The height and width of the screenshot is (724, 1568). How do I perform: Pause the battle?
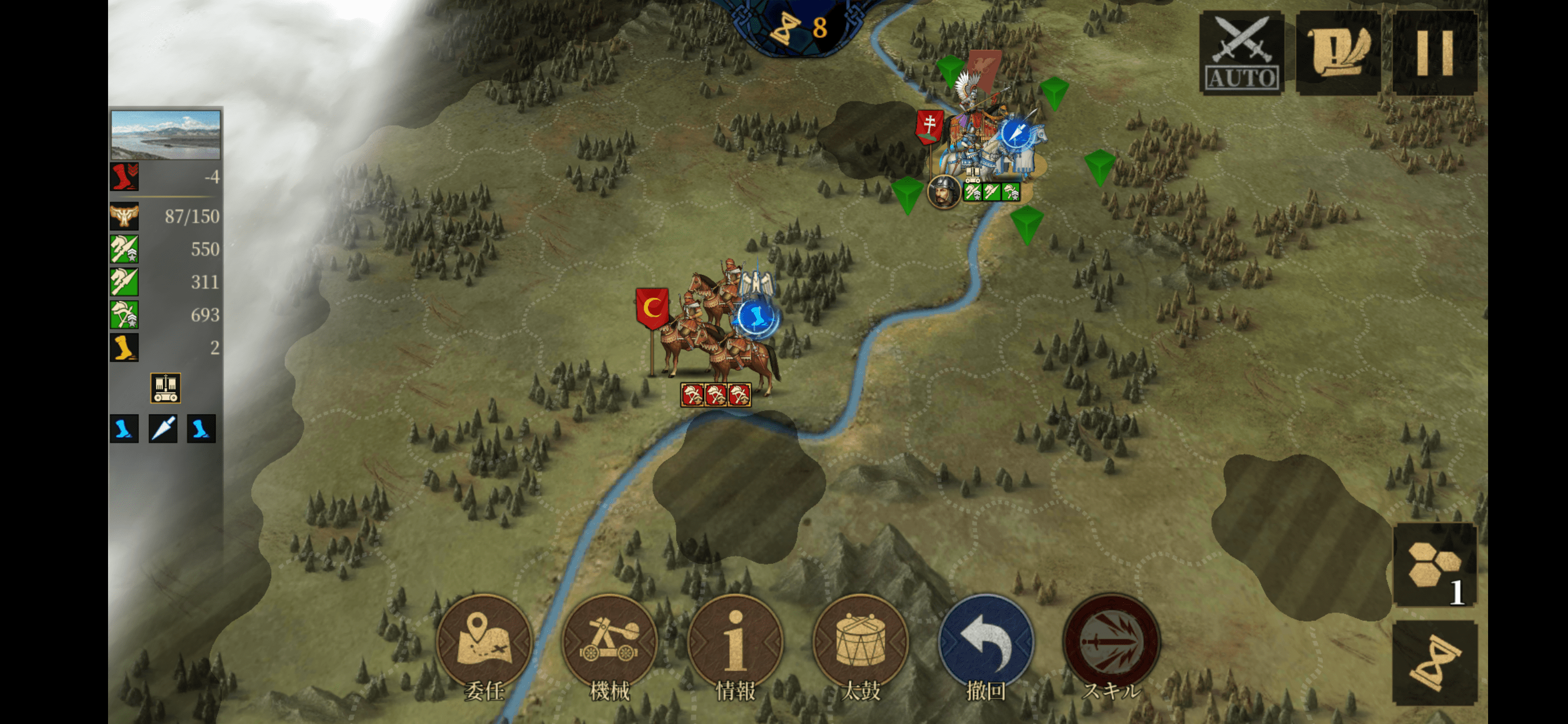coord(1434,52)
